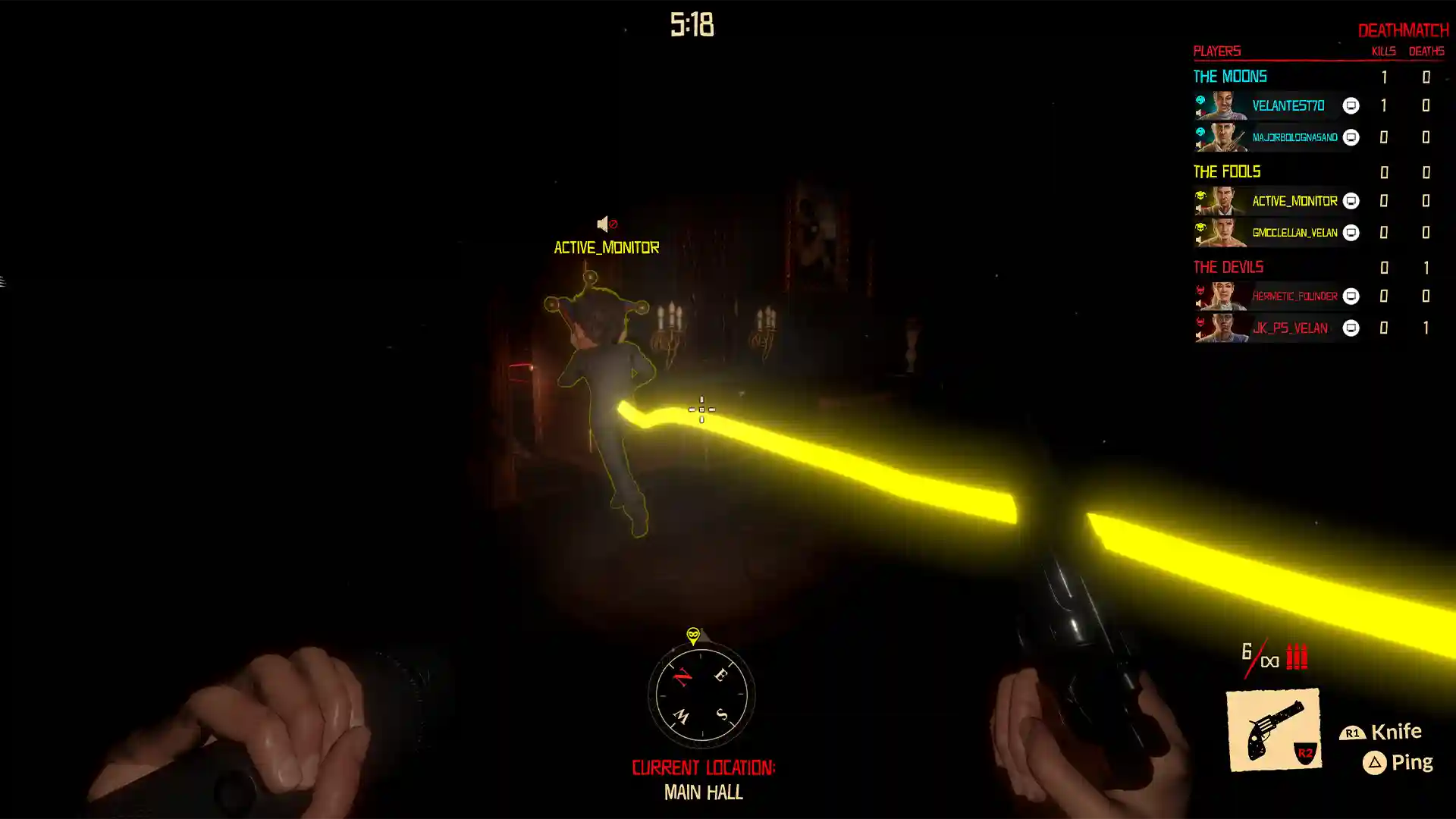This screenshot has height=819, width=1456.
Task: Expand THE DEVILS team section
Action: [1227, 267]
